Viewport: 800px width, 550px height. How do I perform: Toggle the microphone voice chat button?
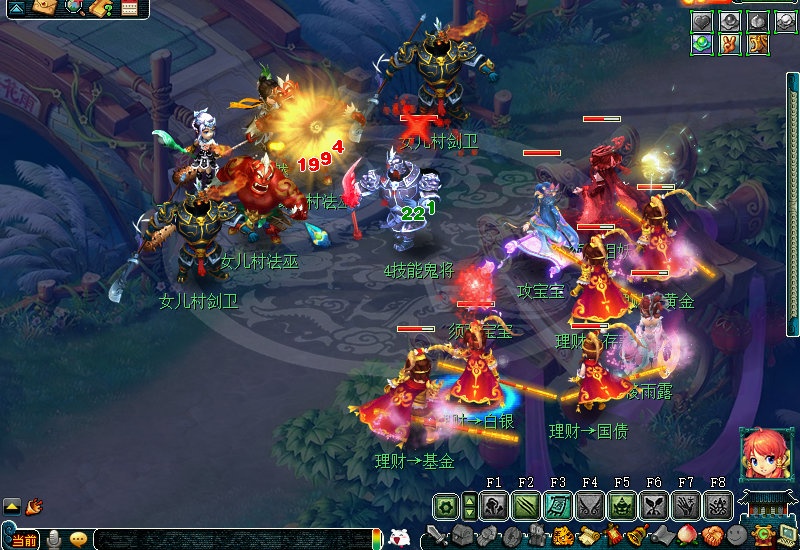point(54,541)
